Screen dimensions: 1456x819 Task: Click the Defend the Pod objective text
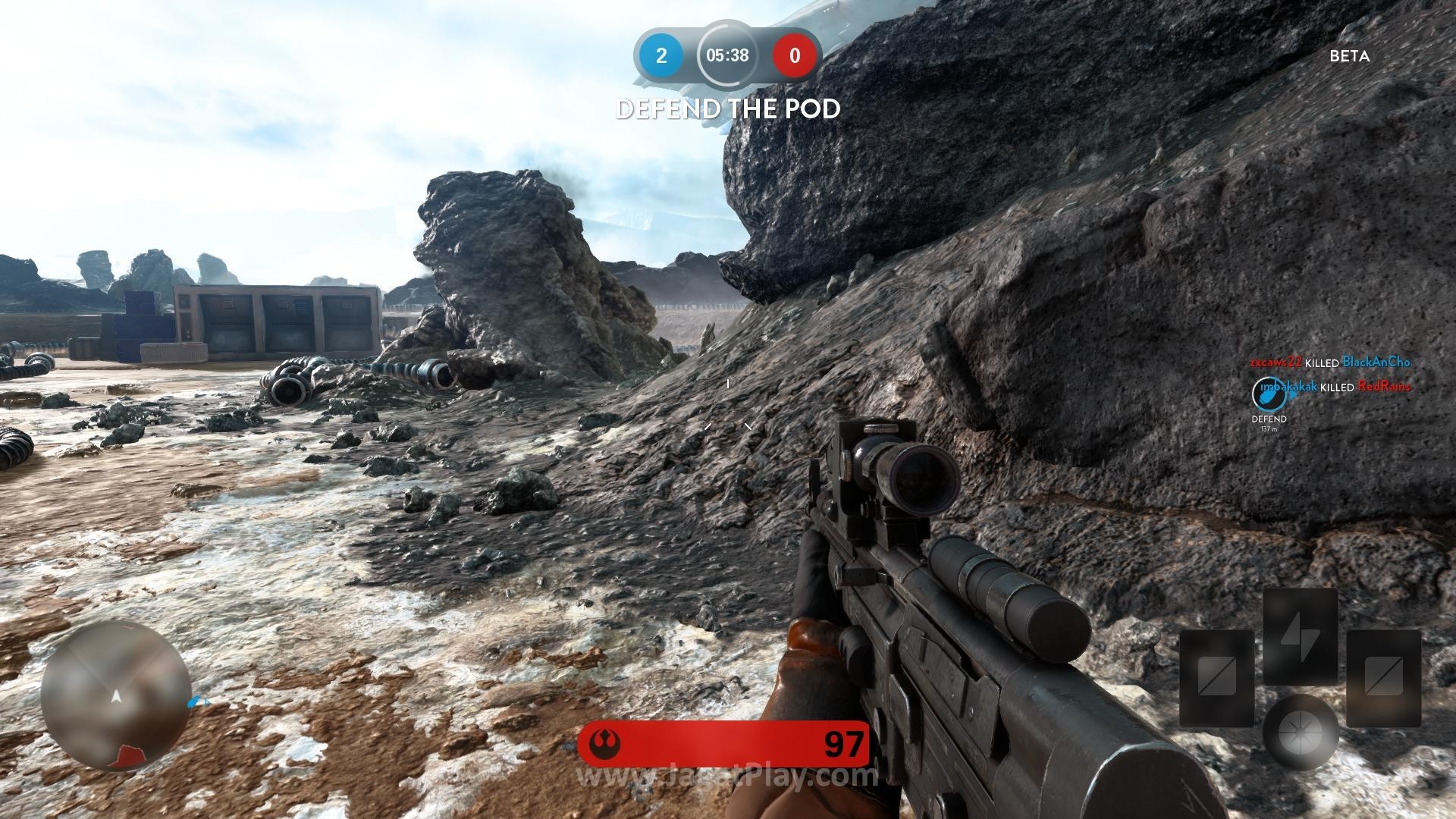pos(728,109)
